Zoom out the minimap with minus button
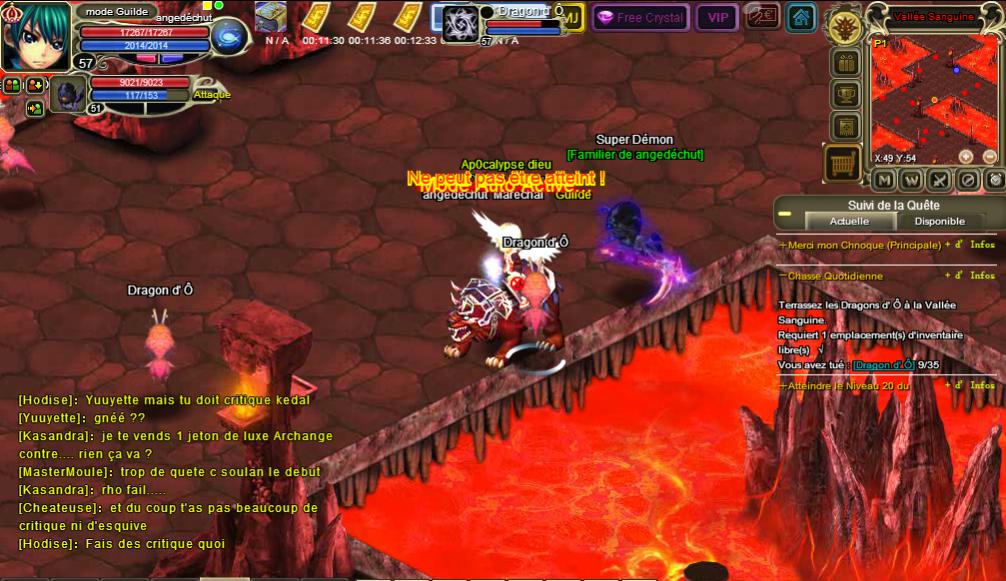This screenshot has width=1006, height=581. (x=990, y=156)
